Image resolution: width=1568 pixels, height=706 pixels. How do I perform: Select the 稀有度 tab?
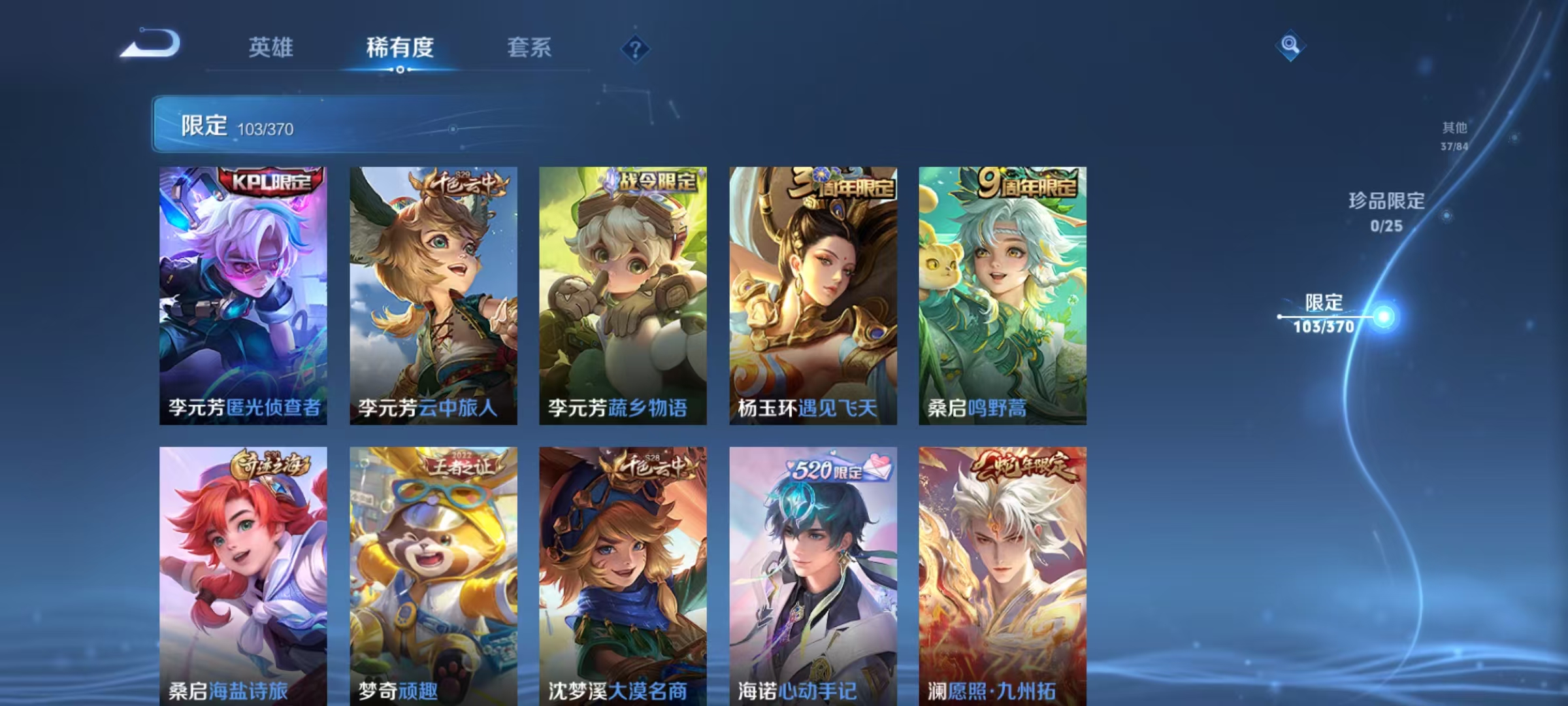[x=400, y=48]
